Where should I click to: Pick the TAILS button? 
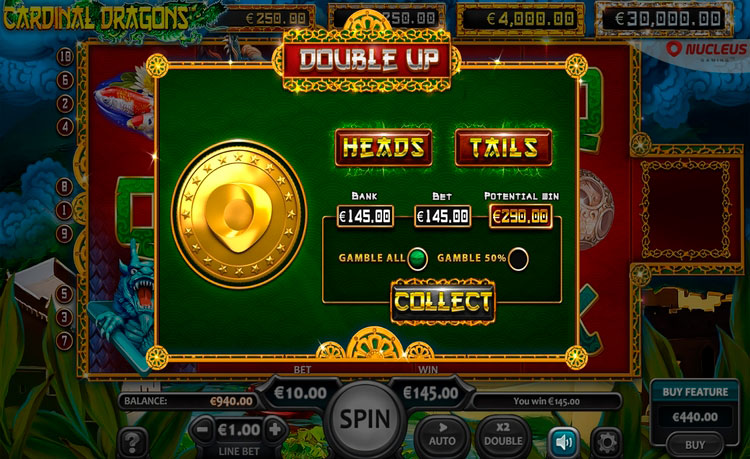(503, 148)
